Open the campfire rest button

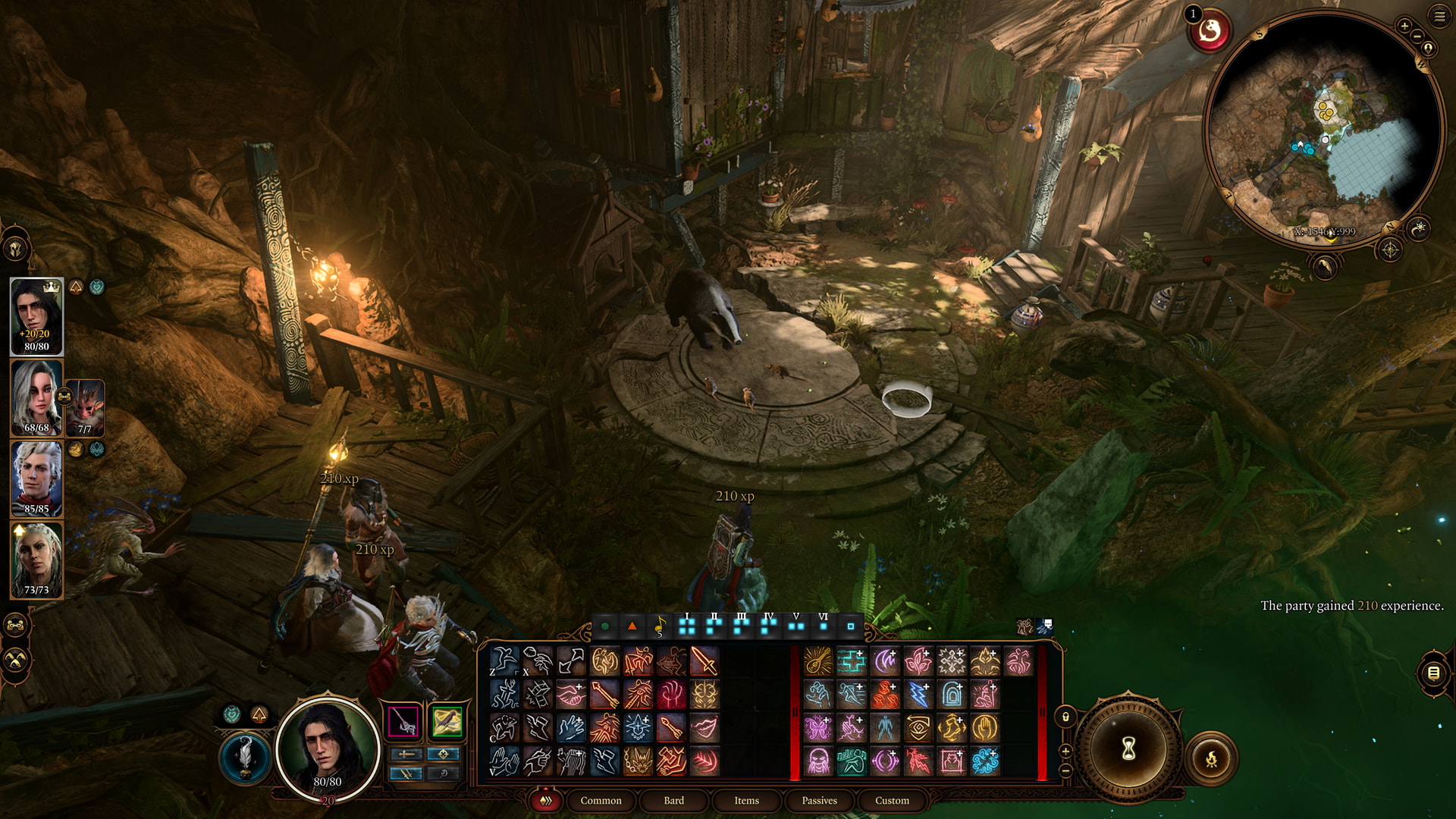[1211, 758]
